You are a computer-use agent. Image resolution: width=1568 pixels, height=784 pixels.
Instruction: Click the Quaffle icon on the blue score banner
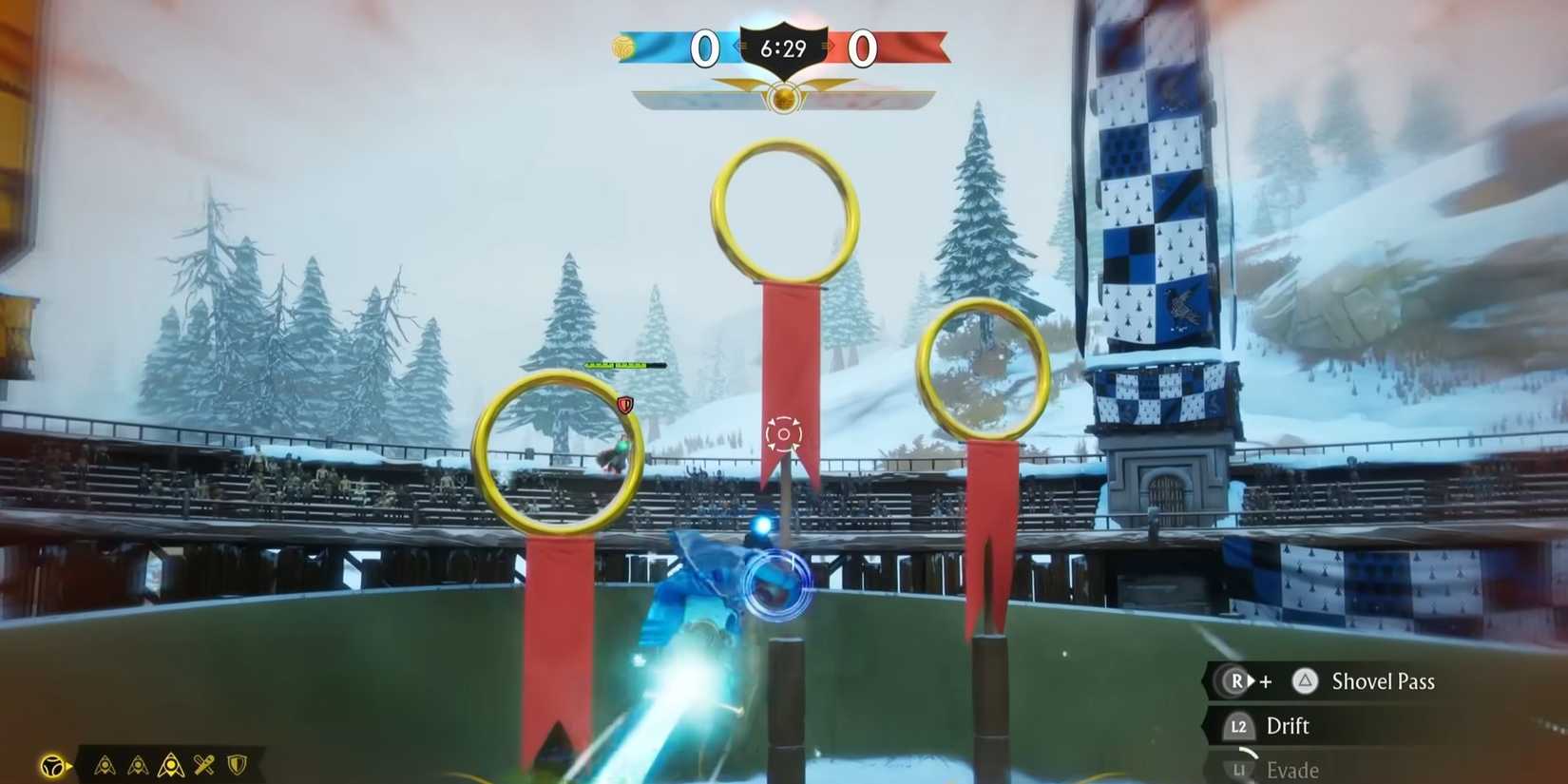(622, 46)
